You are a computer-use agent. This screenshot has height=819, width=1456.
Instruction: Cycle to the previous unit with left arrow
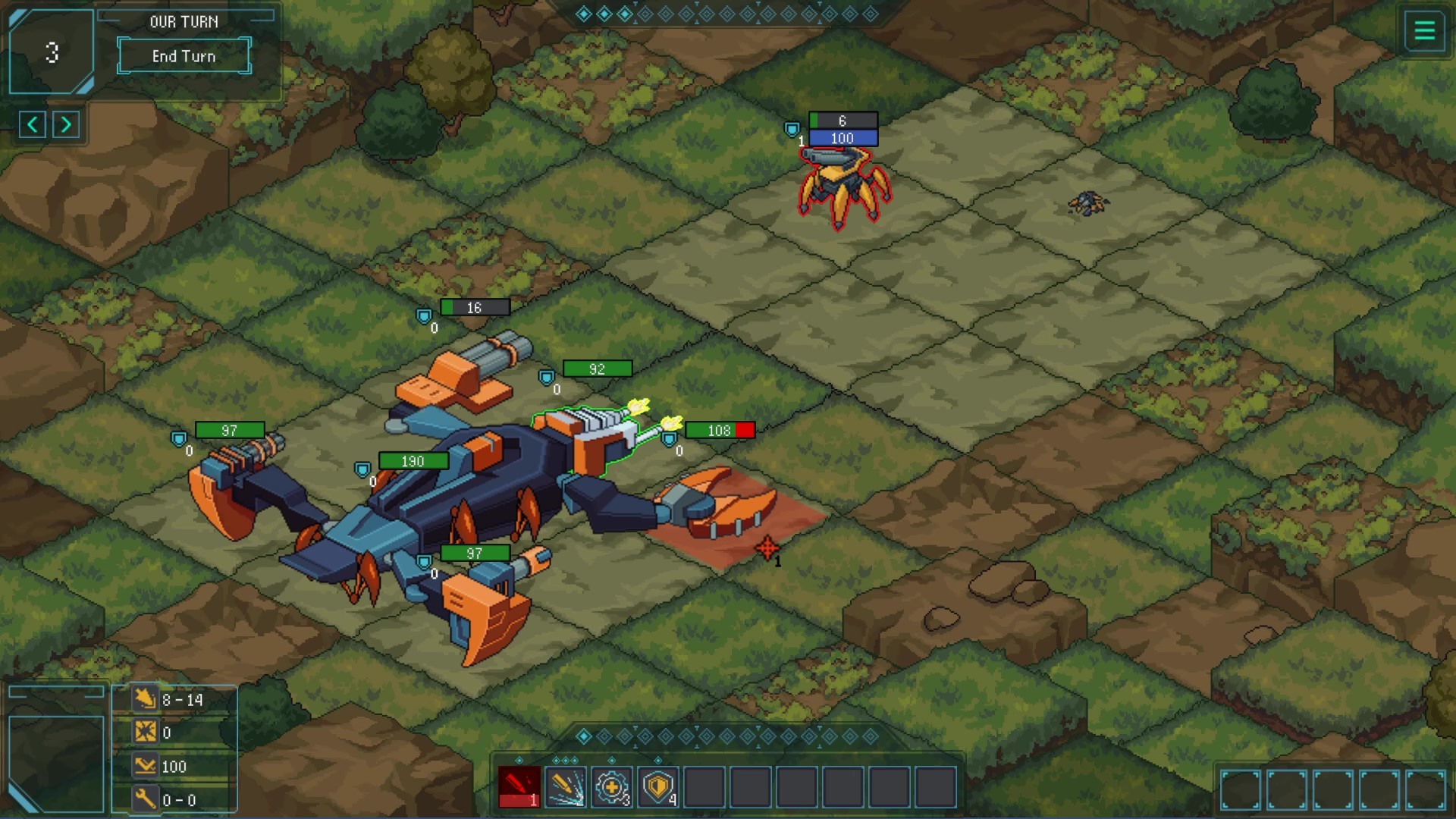point(33,124)
